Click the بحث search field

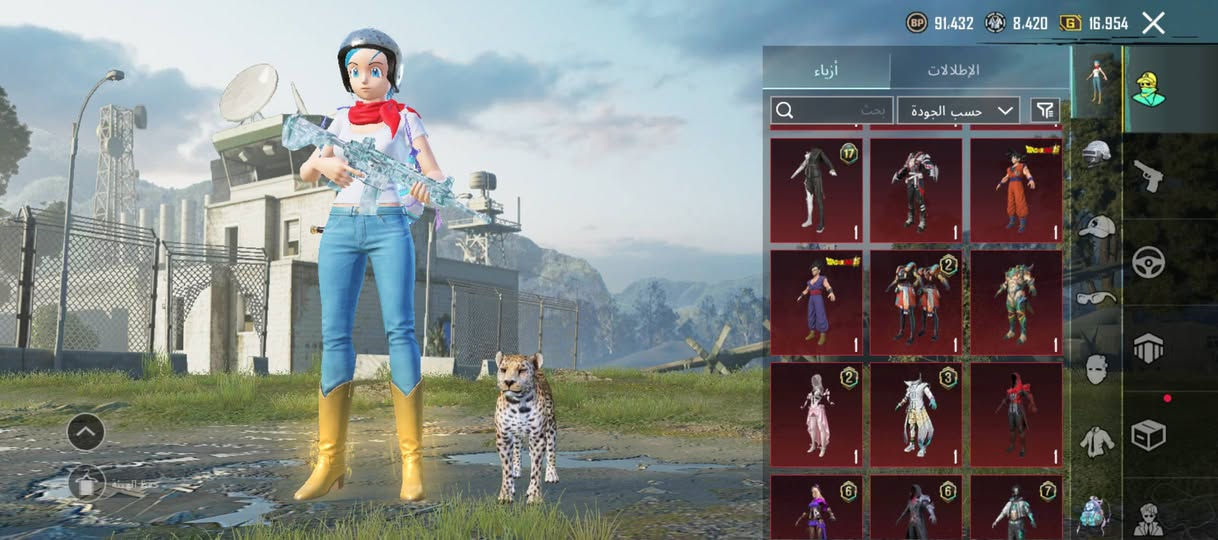[x=831, y=110]
